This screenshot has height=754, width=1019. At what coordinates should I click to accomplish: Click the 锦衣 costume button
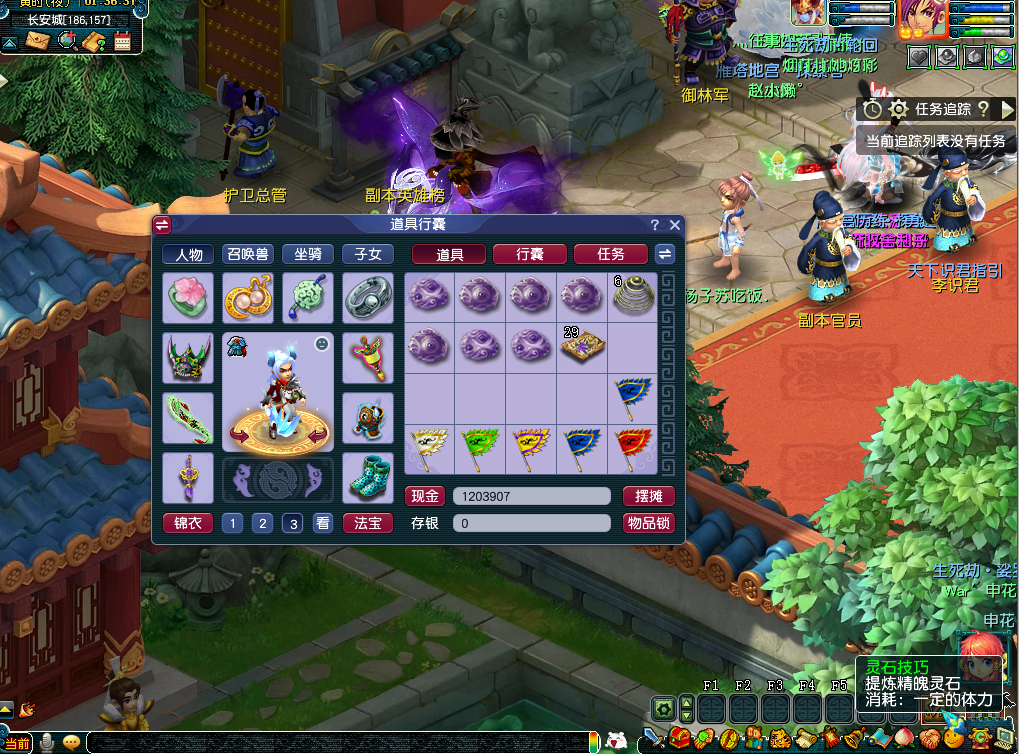[187, 523]
